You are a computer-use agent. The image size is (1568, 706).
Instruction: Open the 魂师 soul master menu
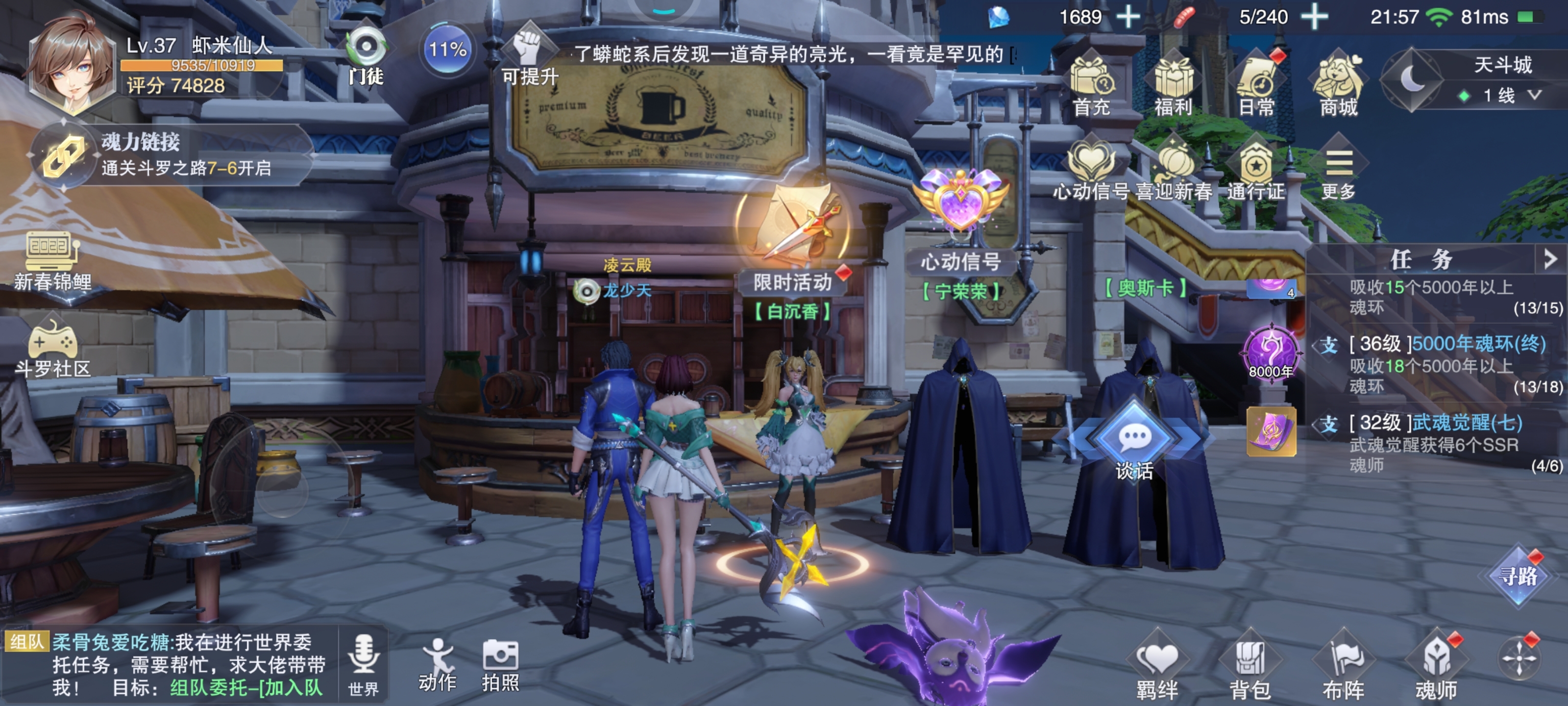coord(1437,667)
